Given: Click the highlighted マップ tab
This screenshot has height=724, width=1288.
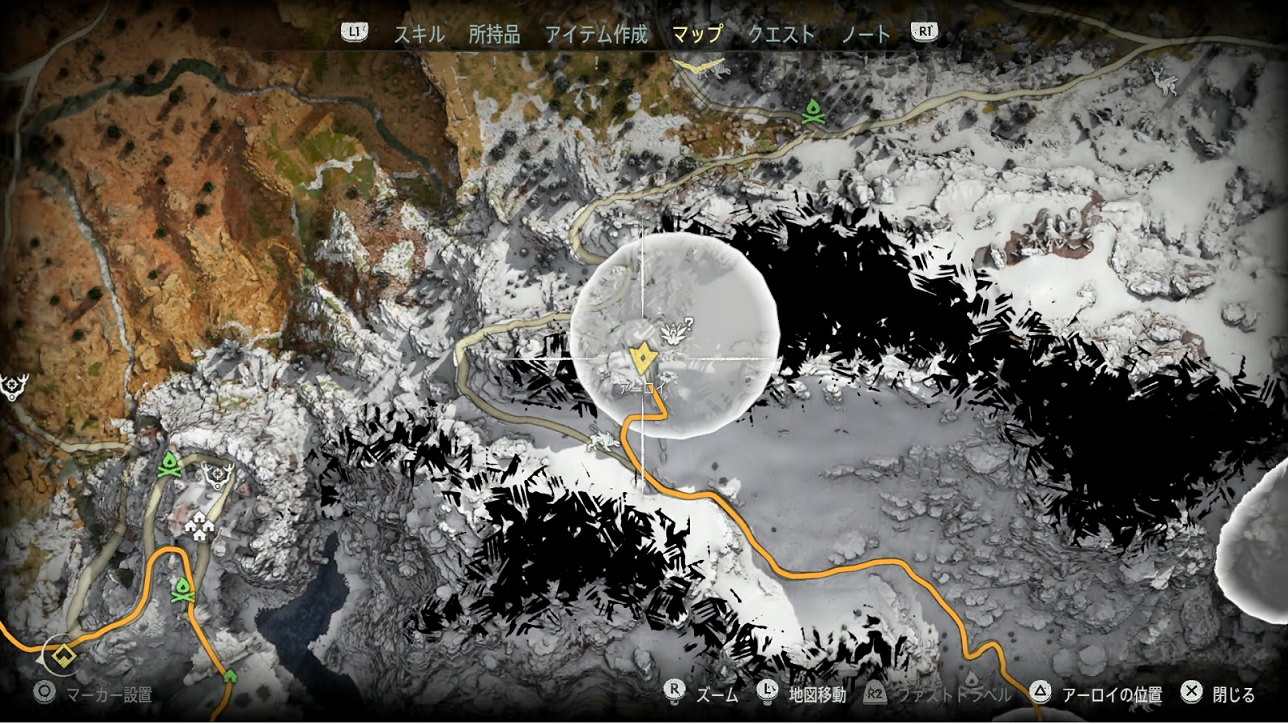Looking at the screenshot, I should [x=697, y=34].
